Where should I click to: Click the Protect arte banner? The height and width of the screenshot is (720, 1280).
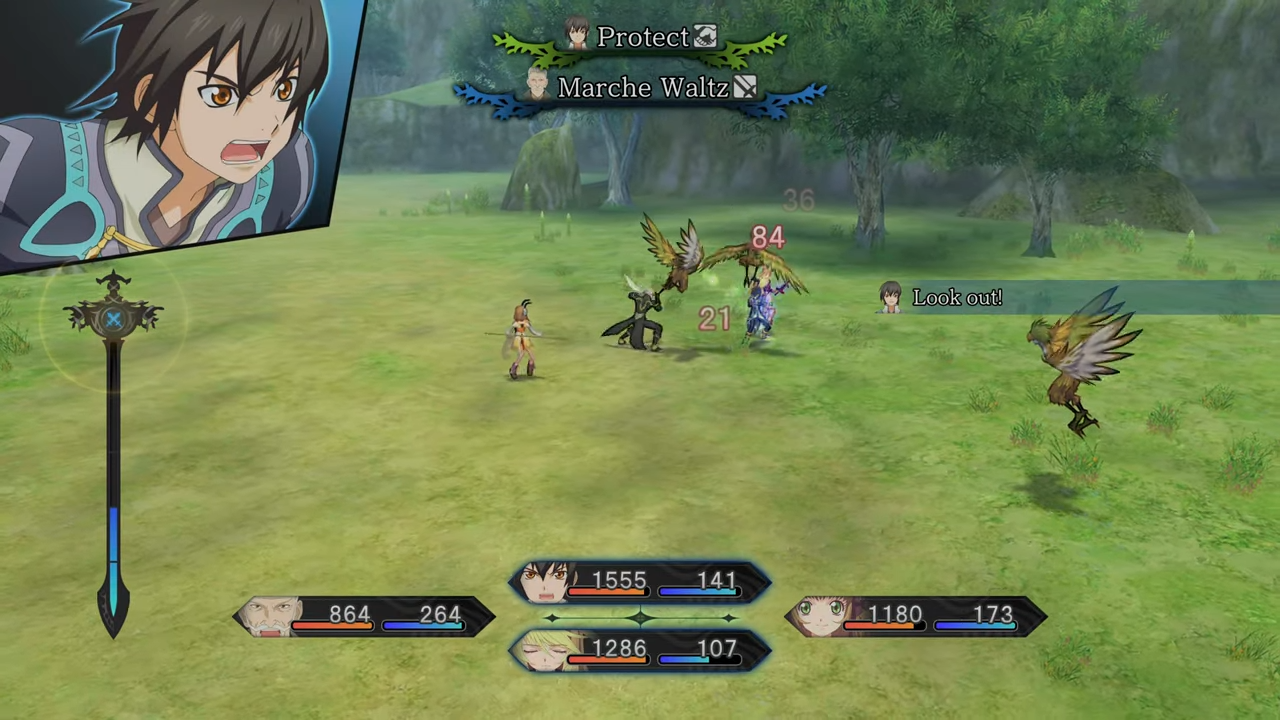[640, 39]
